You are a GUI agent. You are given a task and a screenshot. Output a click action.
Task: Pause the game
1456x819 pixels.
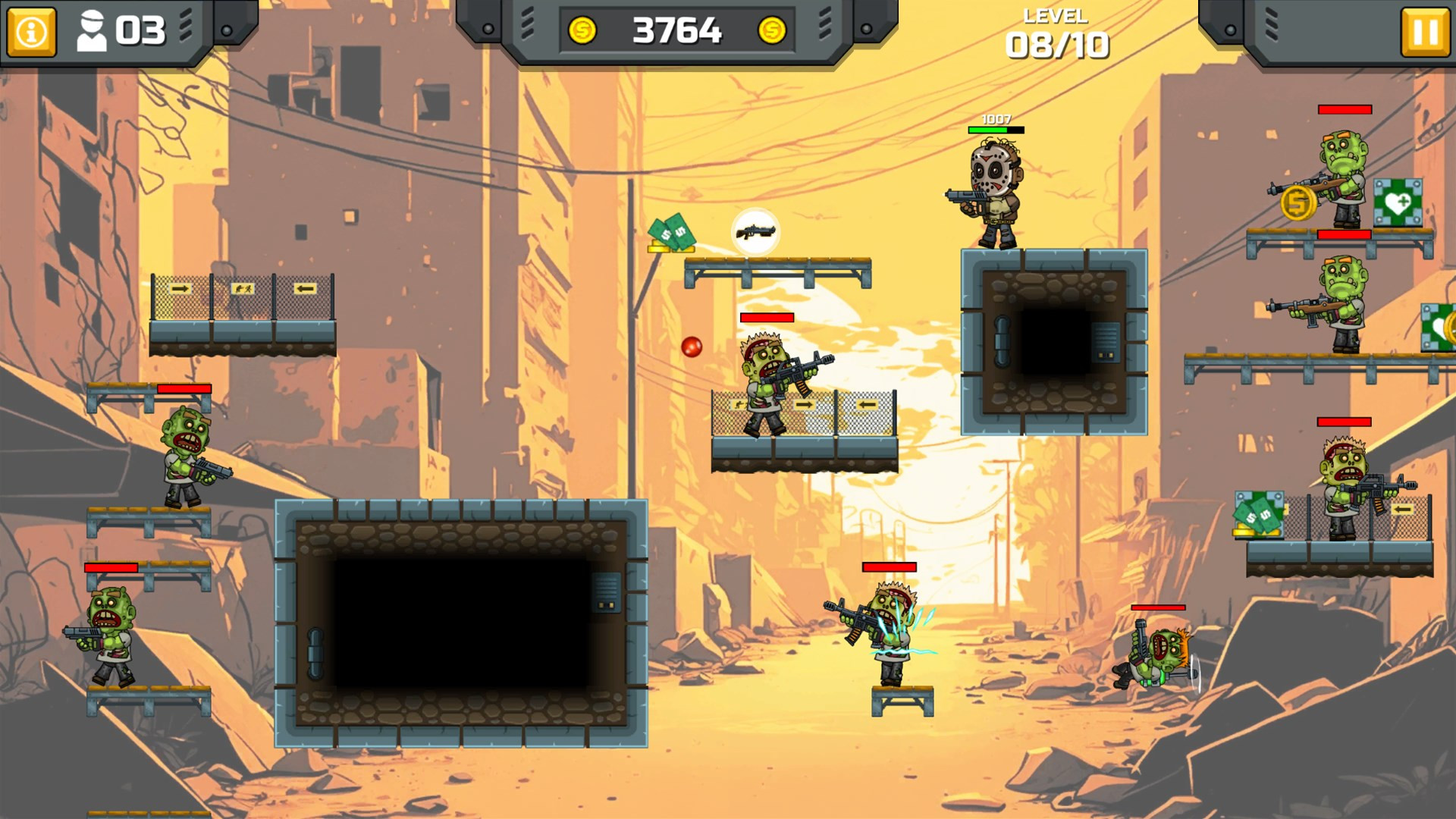click(1425, 32)
